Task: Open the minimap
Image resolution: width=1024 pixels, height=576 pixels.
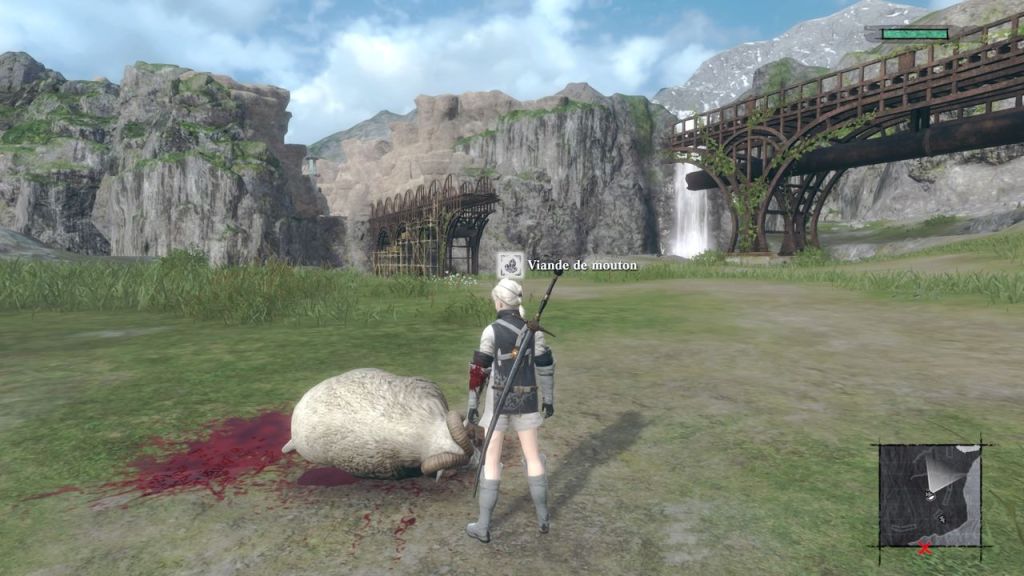Action: point(929,495)
